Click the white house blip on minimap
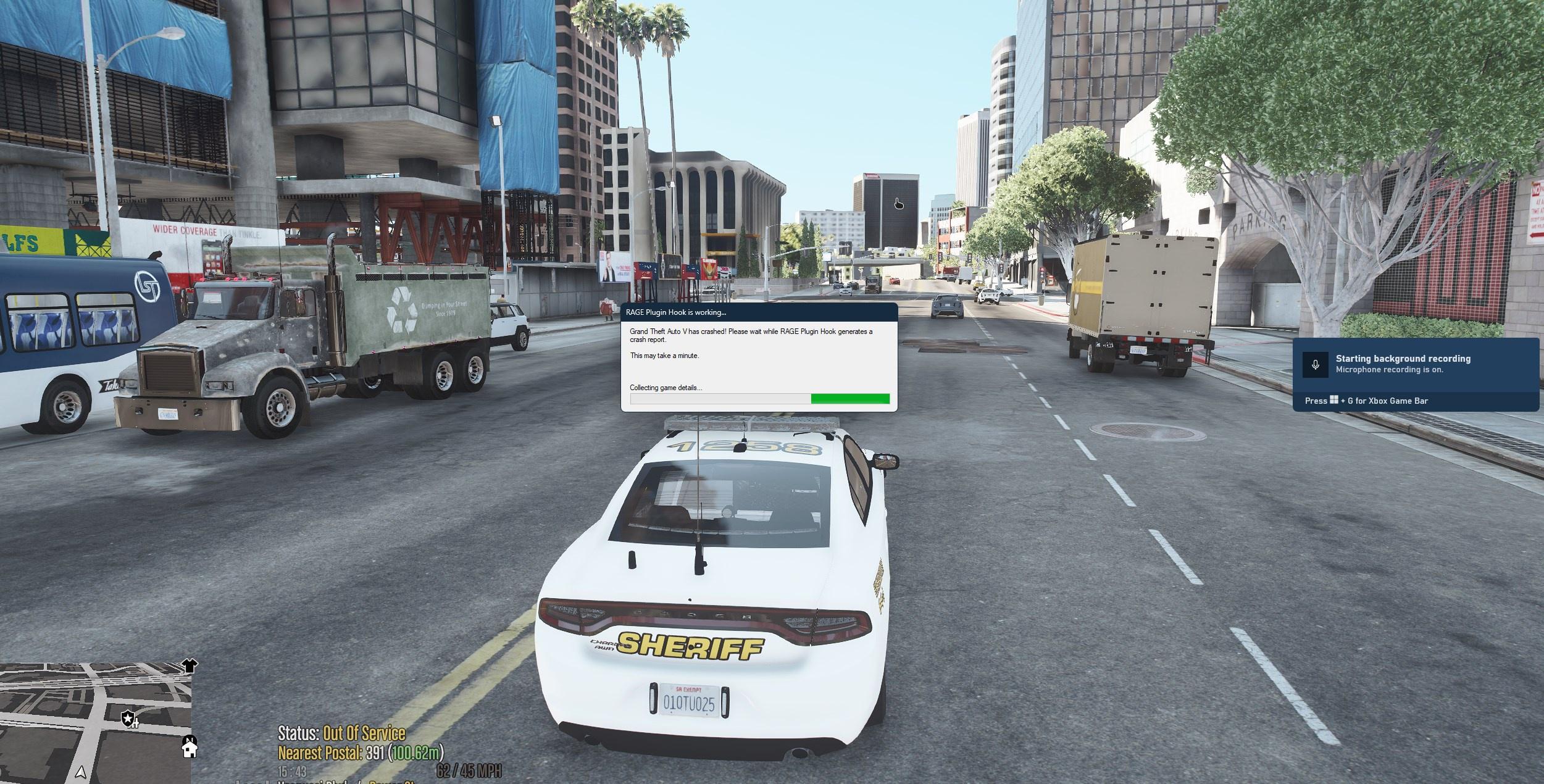The image size is (1544, 784). pos(189,748)
